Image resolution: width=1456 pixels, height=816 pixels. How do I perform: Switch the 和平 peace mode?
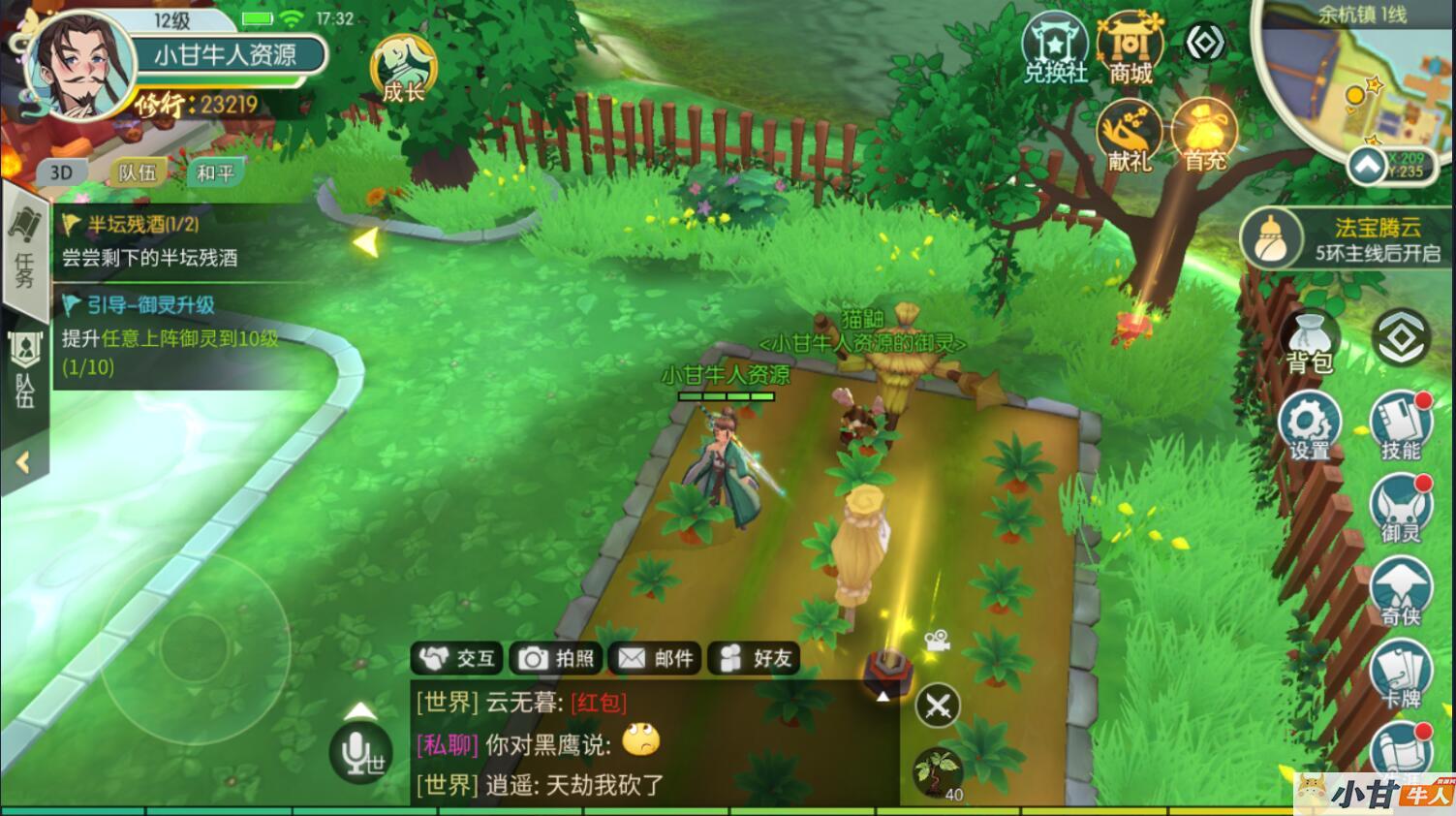pos(214,173)
